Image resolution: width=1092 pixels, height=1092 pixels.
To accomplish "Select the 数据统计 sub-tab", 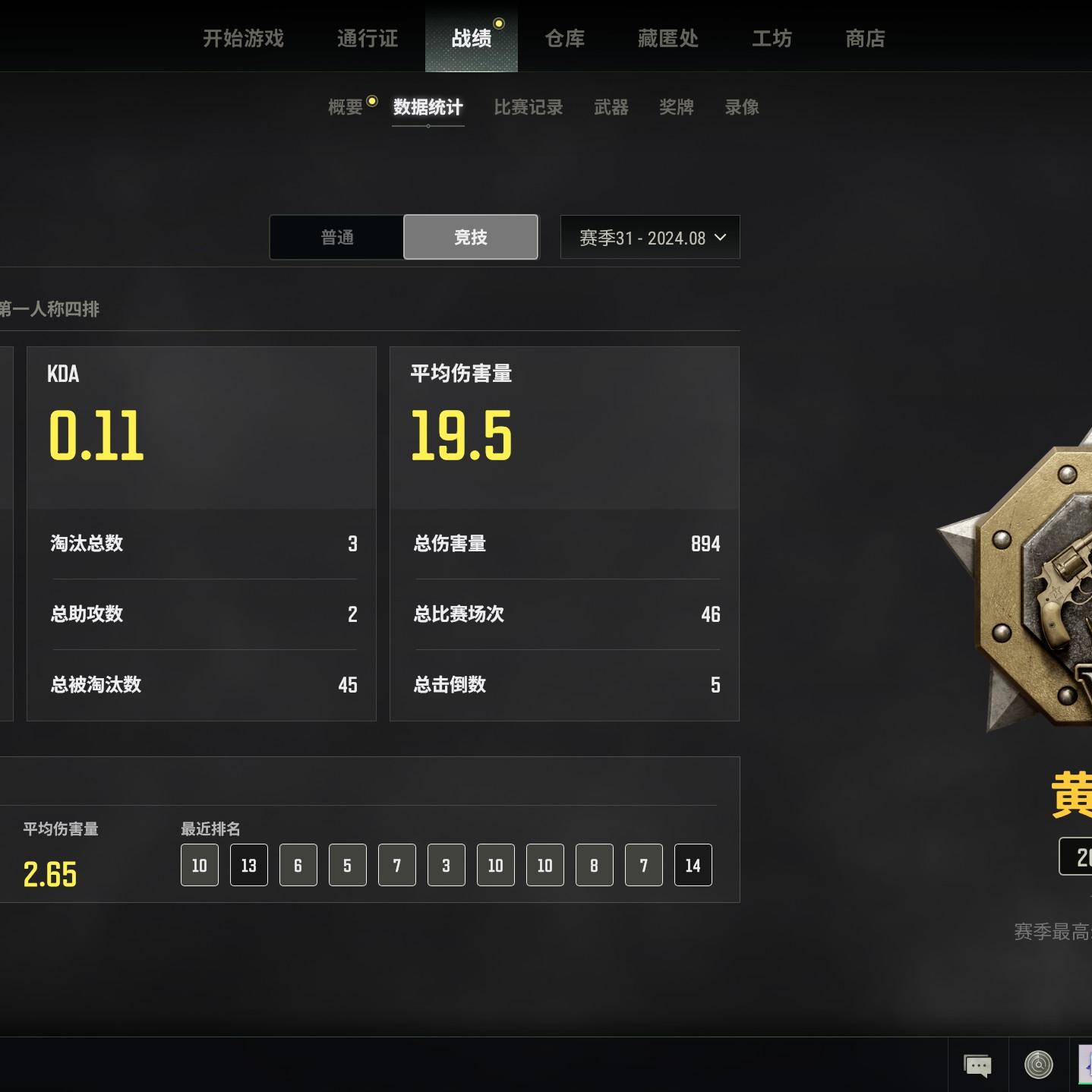I will (x=428, y=107).
